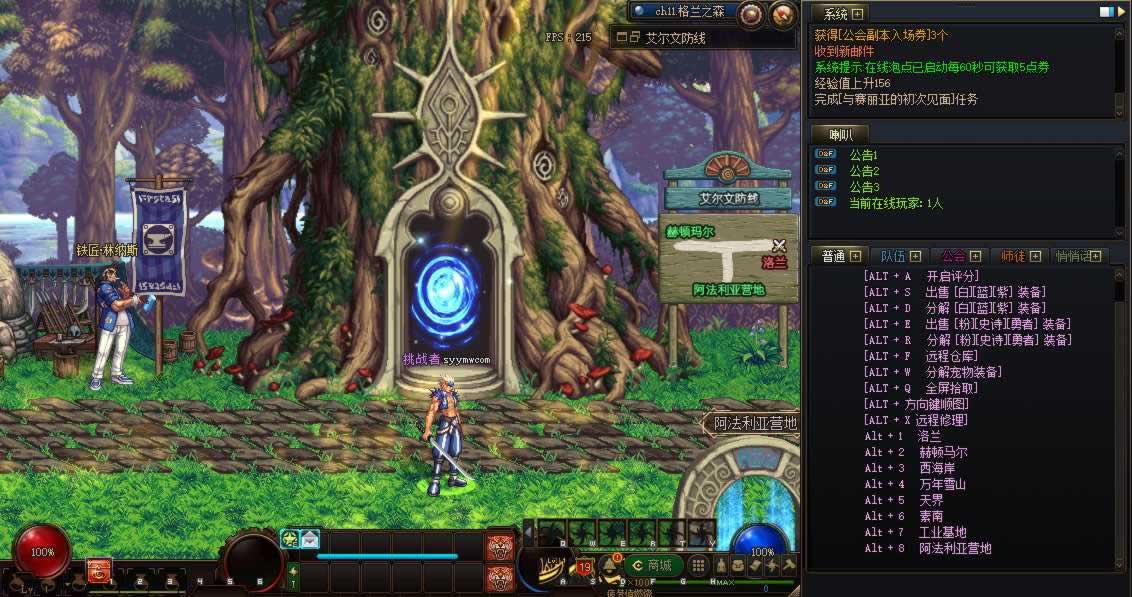Collapse the skill bar with the left arrow
The width and height of the screenshot is (1132, 597).
pos(528,531)
